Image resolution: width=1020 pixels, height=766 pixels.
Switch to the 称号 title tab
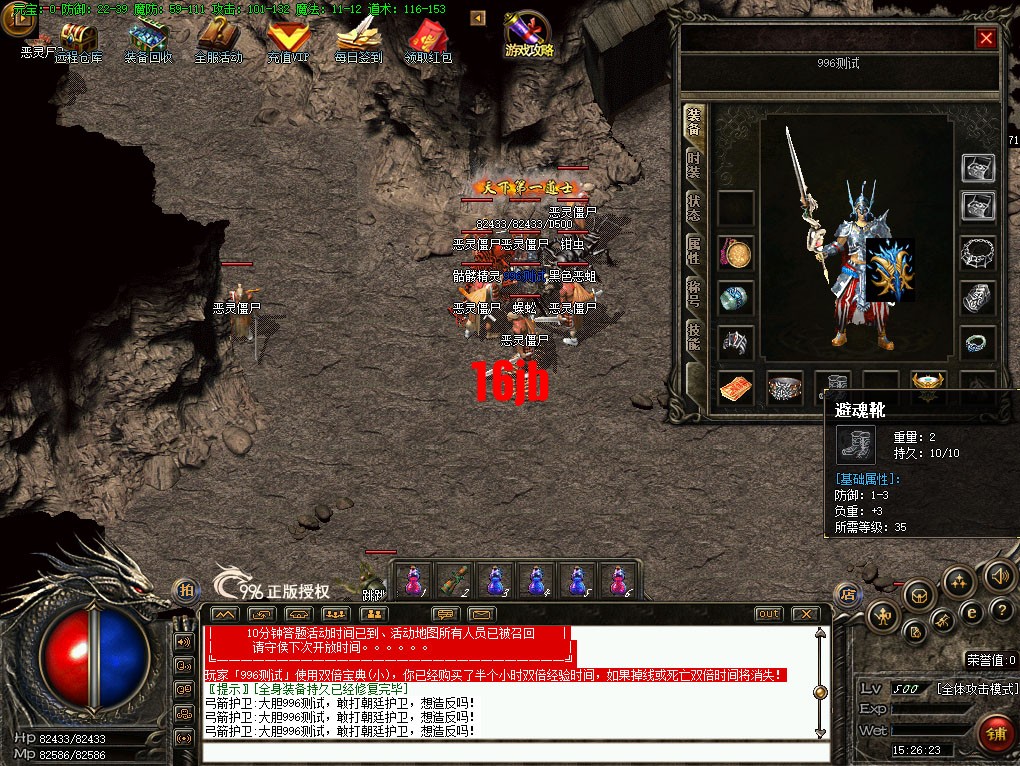694,294
